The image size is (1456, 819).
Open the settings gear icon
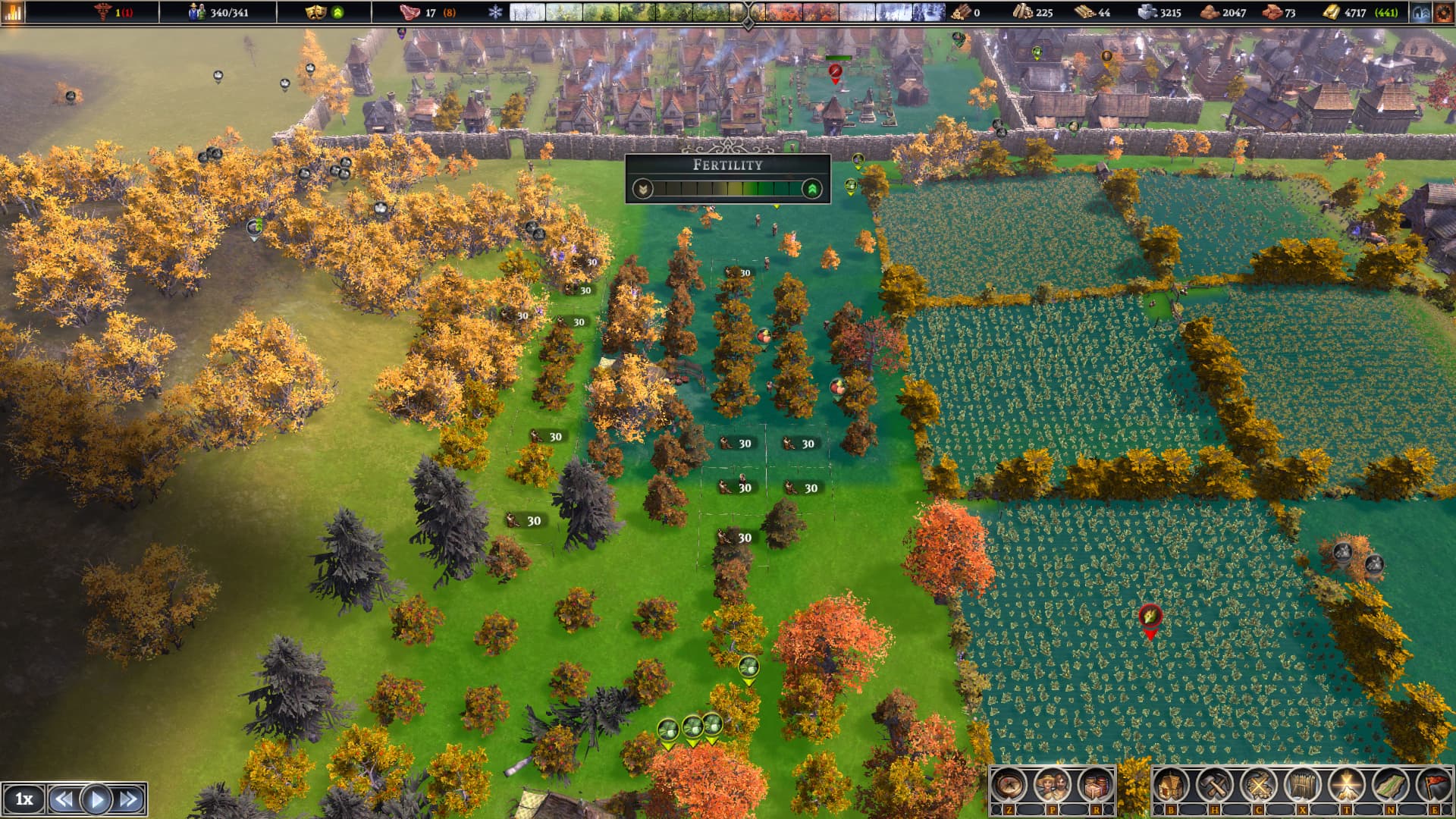[1443, 13]
